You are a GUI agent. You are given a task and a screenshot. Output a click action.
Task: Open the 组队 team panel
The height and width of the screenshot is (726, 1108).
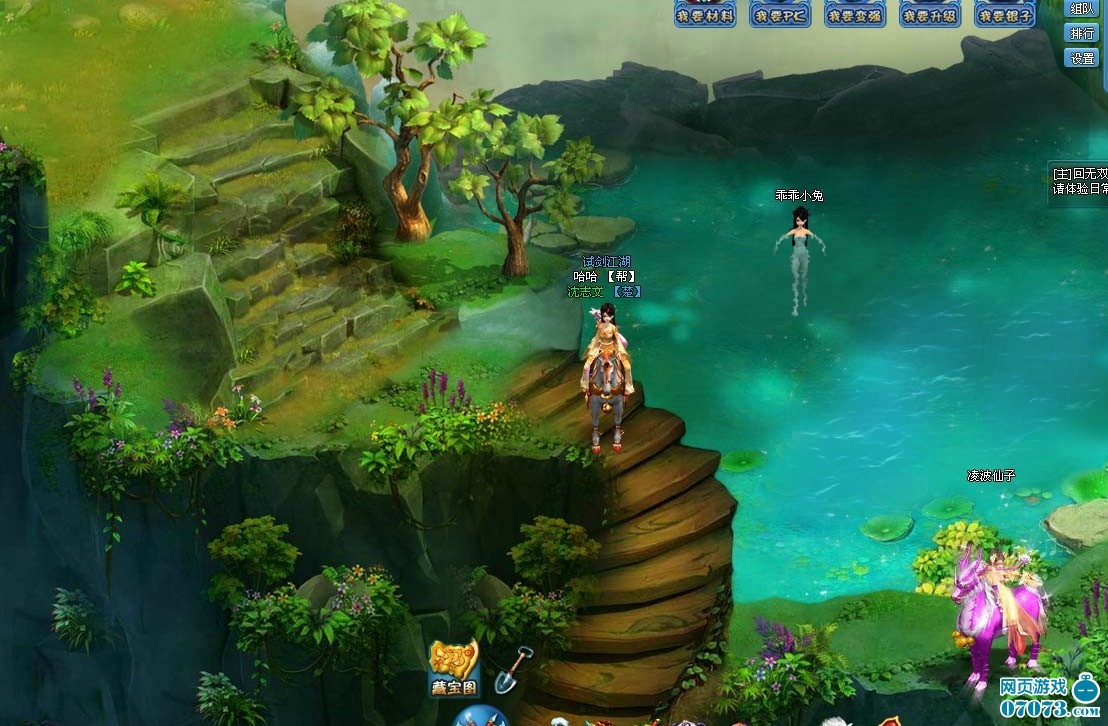click(x=1082, y=9)
